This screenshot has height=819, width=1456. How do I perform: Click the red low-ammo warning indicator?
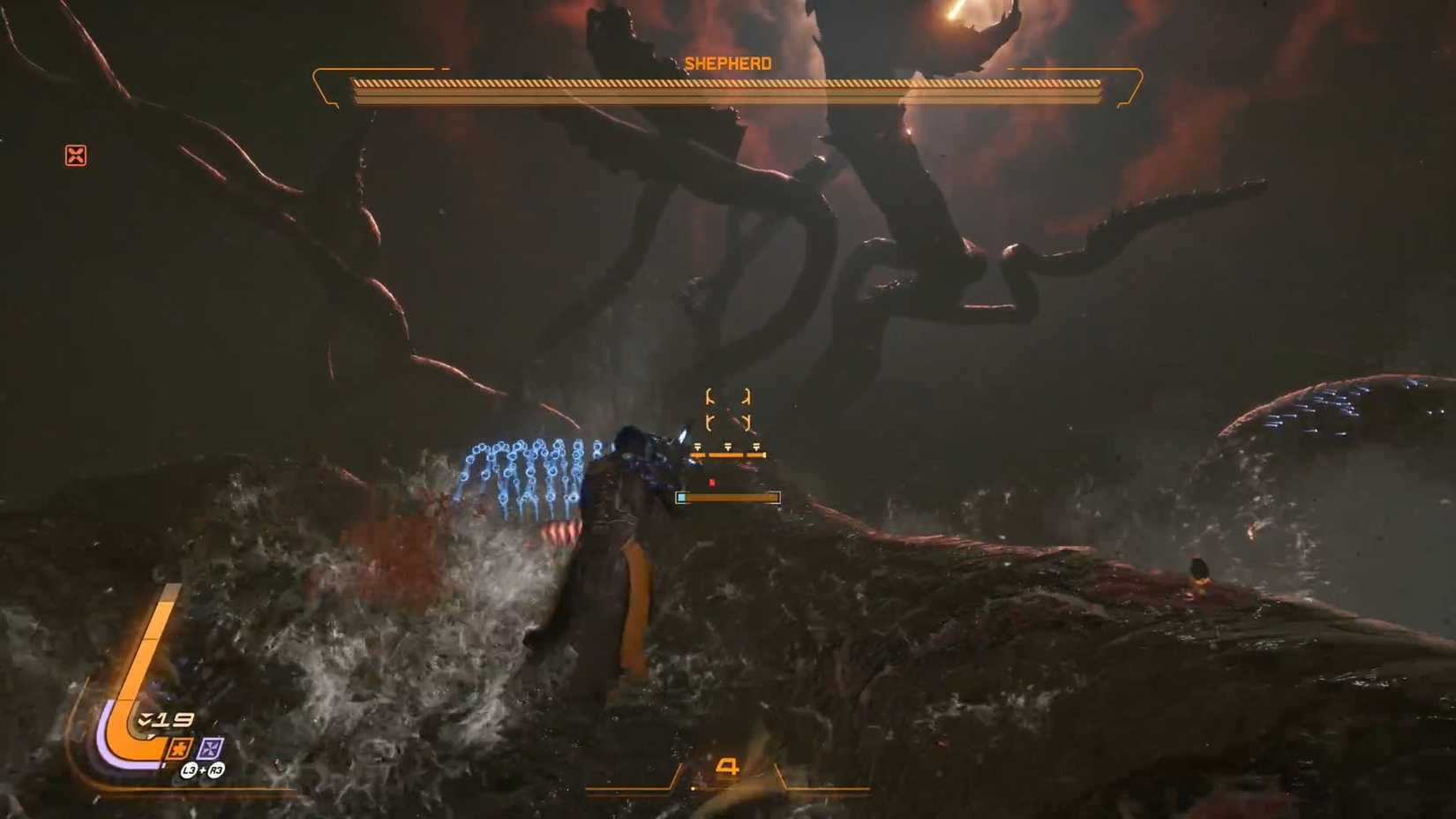tap(712, 482)
